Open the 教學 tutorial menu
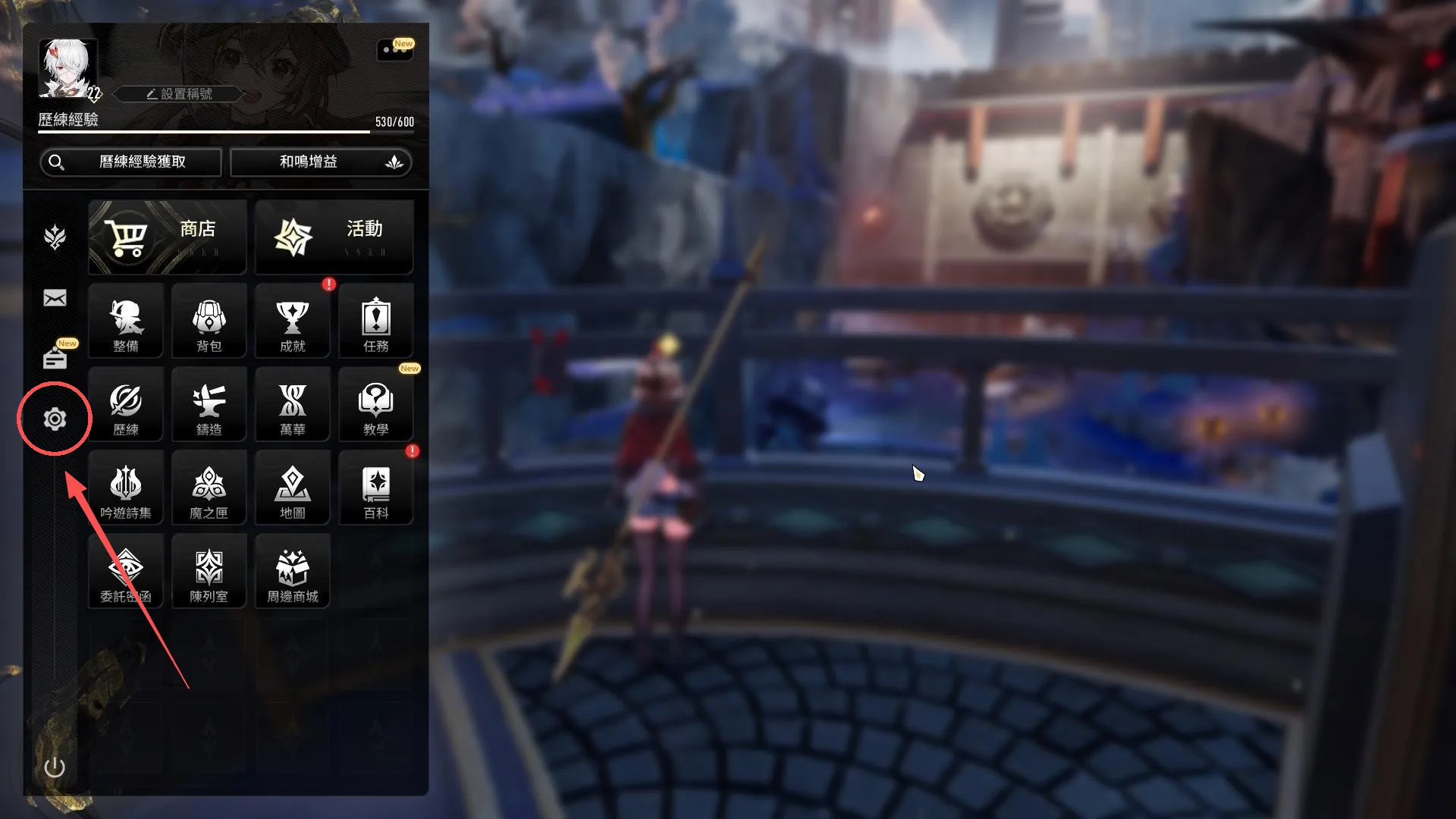This screenshot has width=1456, height=819. click(x=376, y=405)
